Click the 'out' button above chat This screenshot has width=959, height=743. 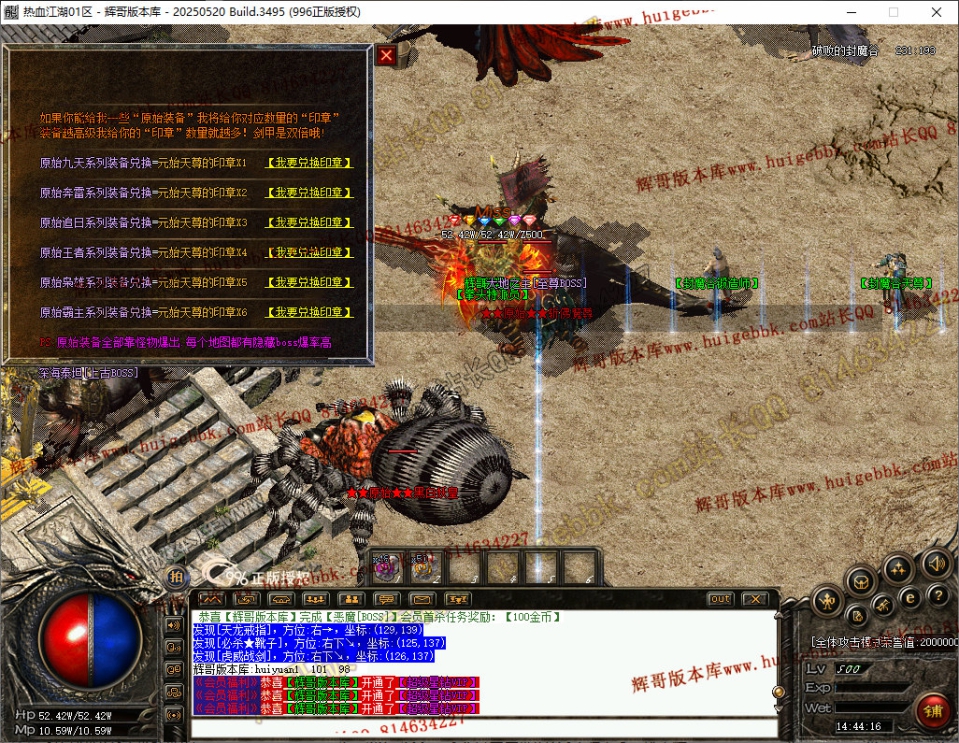[x=719, y=599]
